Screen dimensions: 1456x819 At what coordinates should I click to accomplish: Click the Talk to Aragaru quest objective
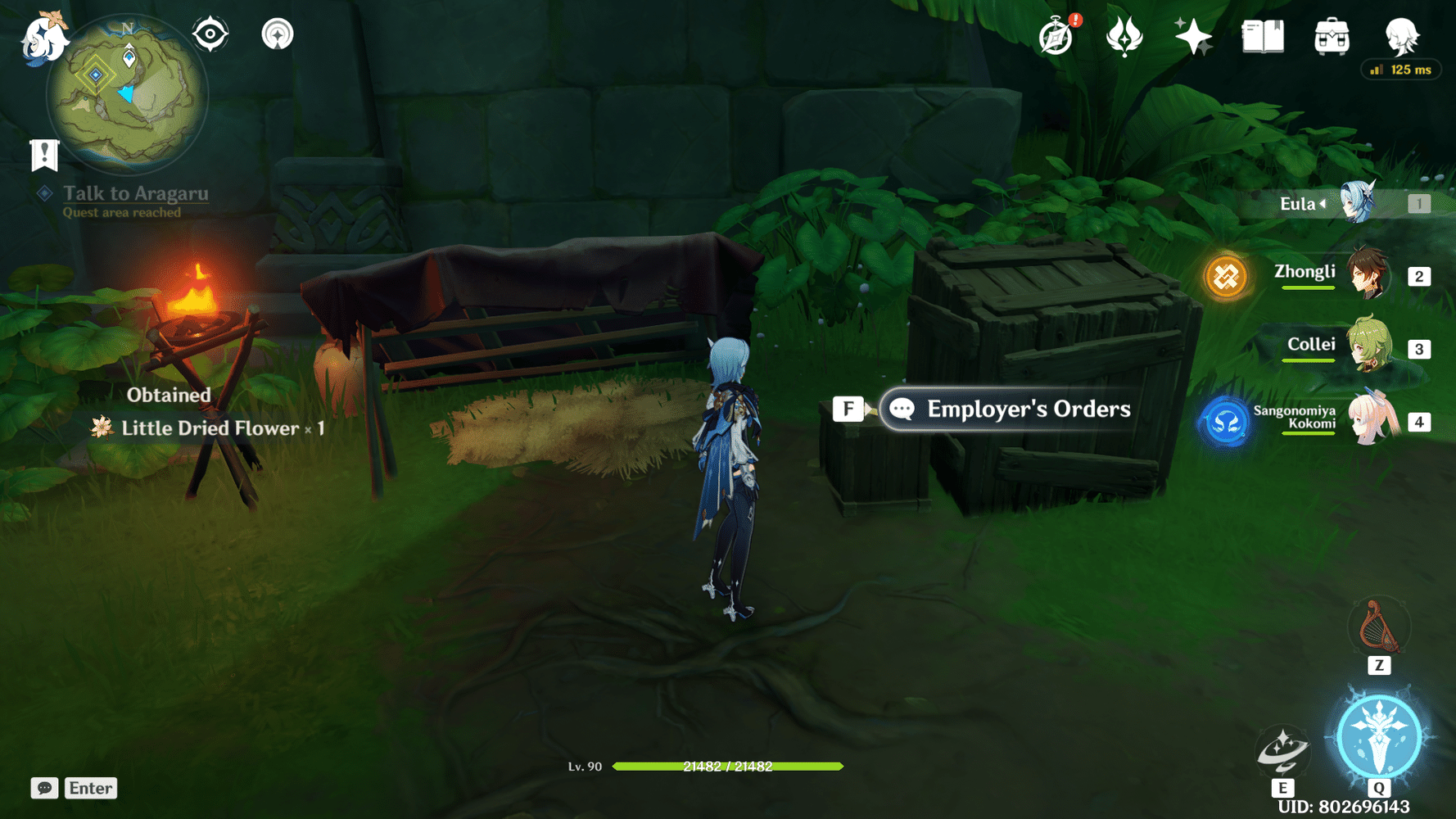(133, 193)
